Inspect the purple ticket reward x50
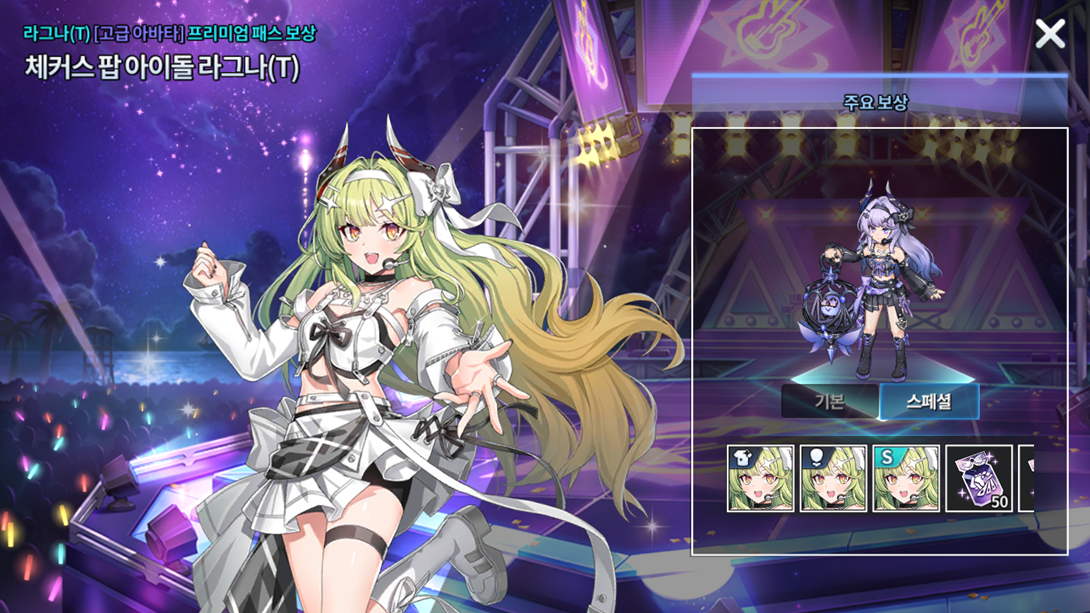The image size is (1090, 613). point(979,479)
